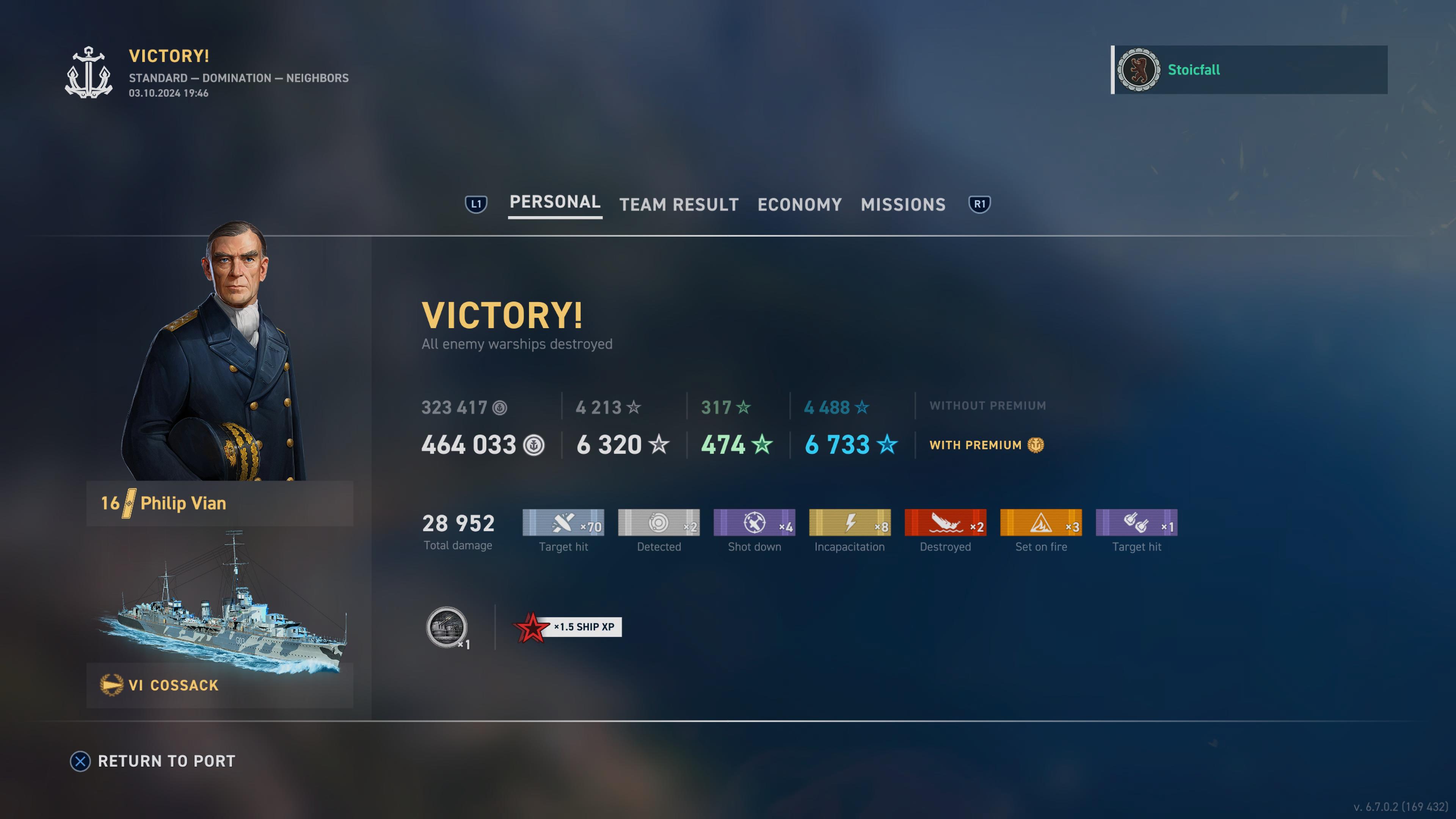Inspect the Shot down x4 ribbon
The width and height of the screenshot is (1456, 819).
(754, 523)
